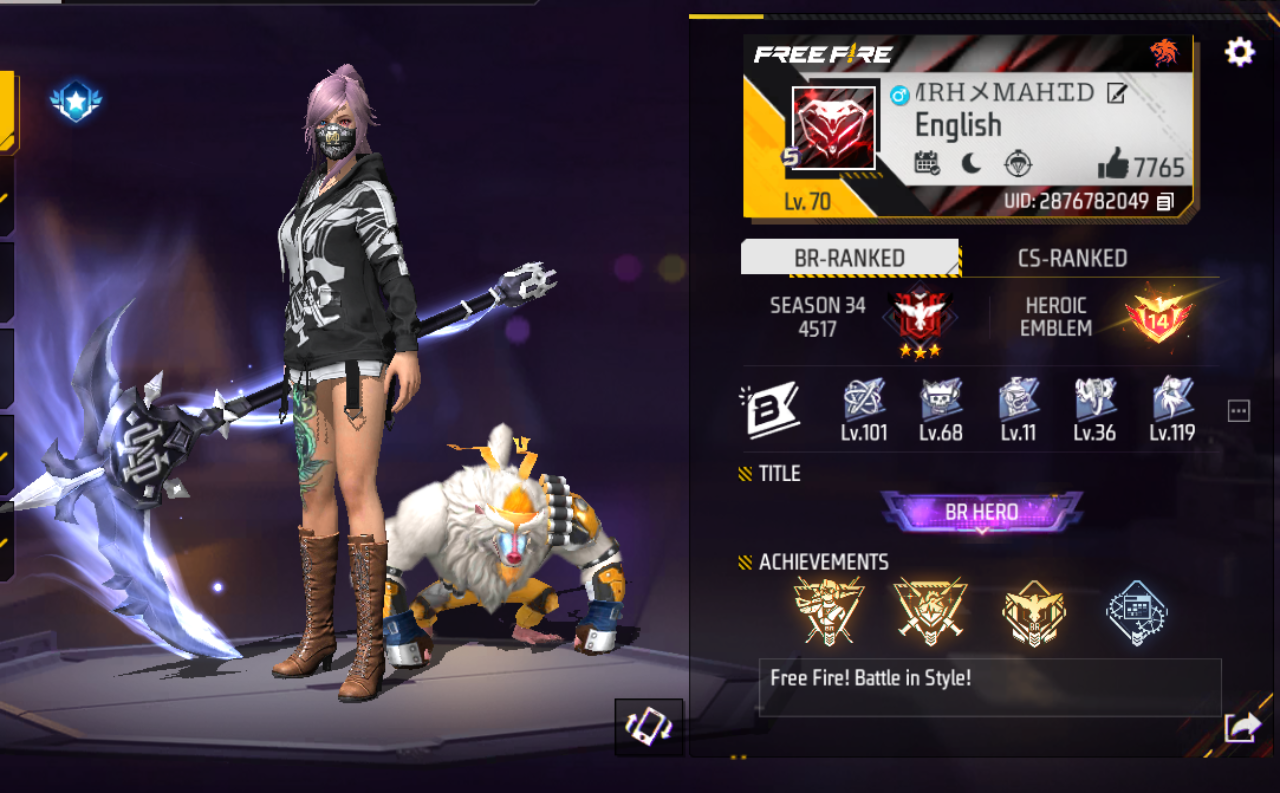Switch to the CS-RANKED tab
This screenshot has height=793, width=1280.
pos(1072,258)
